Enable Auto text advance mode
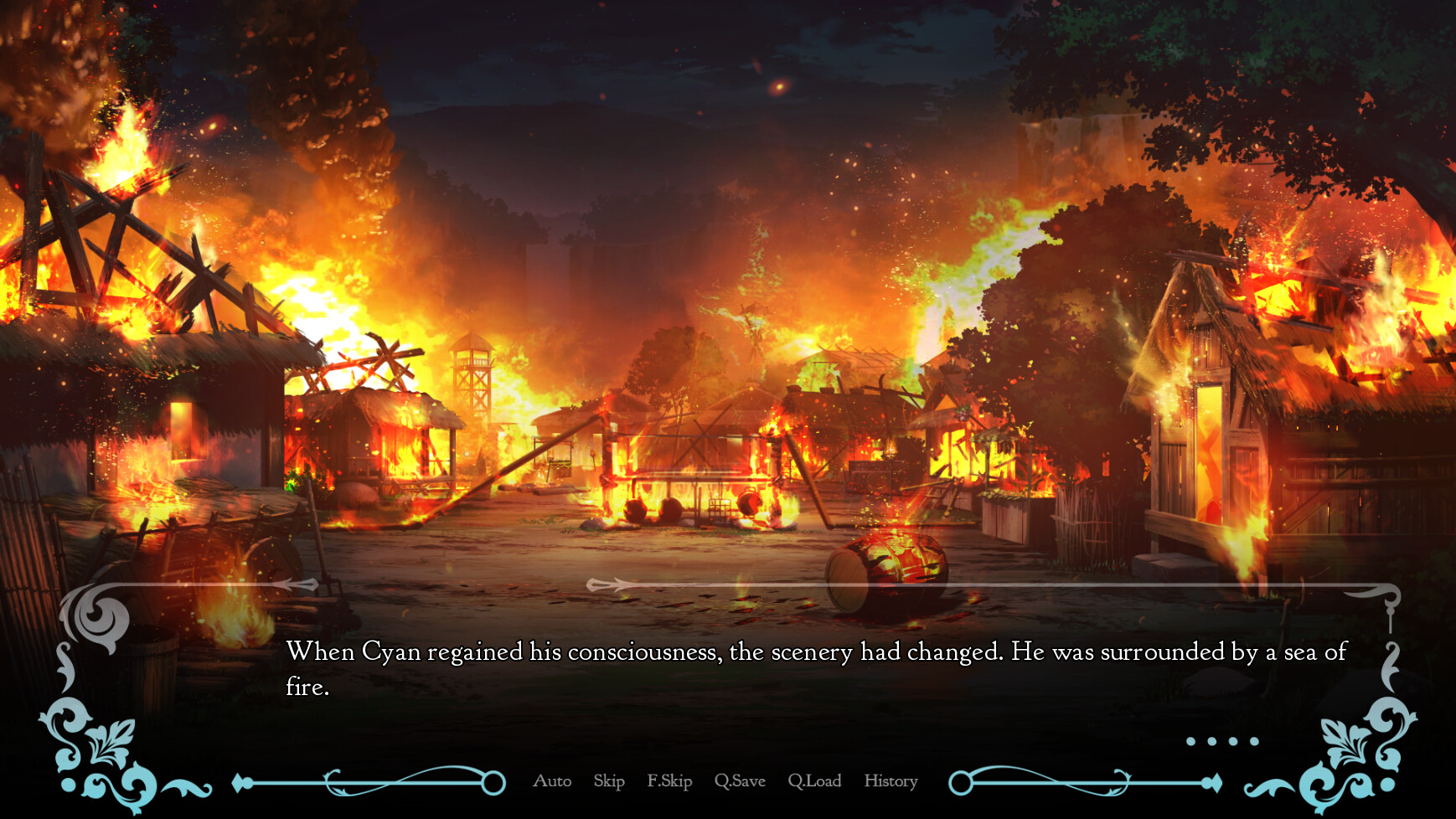This screenshot has height=819, width=1456. 552,780
